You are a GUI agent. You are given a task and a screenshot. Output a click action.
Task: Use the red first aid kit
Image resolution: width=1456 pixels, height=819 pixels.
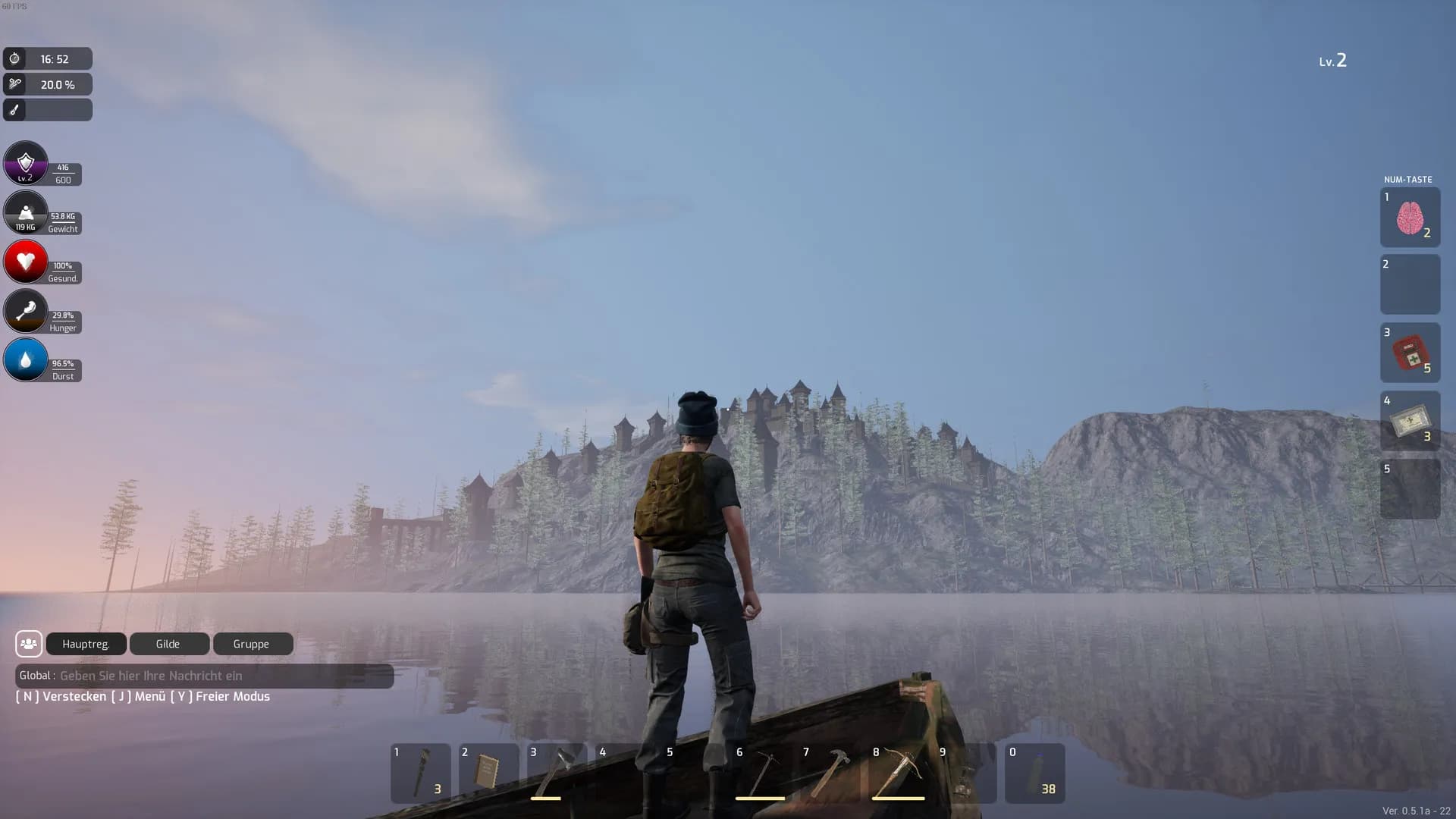tap(1410, 353)
